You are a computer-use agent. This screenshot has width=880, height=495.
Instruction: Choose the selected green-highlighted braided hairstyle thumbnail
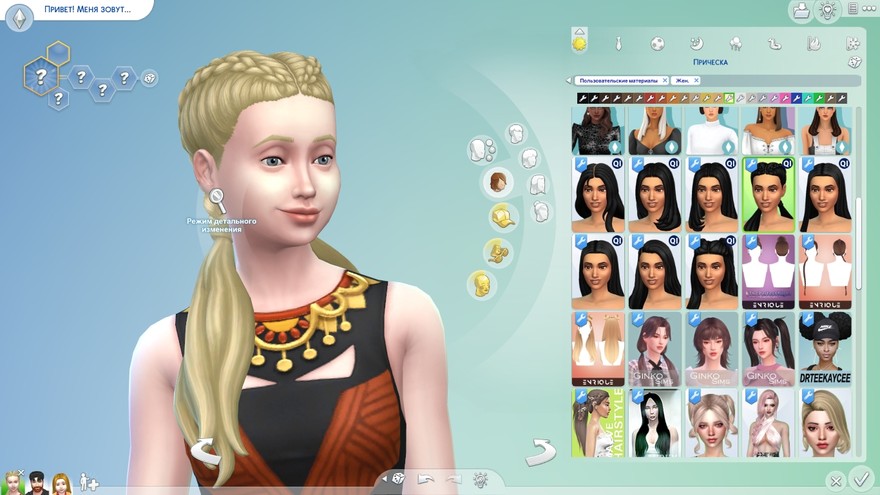click(x=767, y=194)
